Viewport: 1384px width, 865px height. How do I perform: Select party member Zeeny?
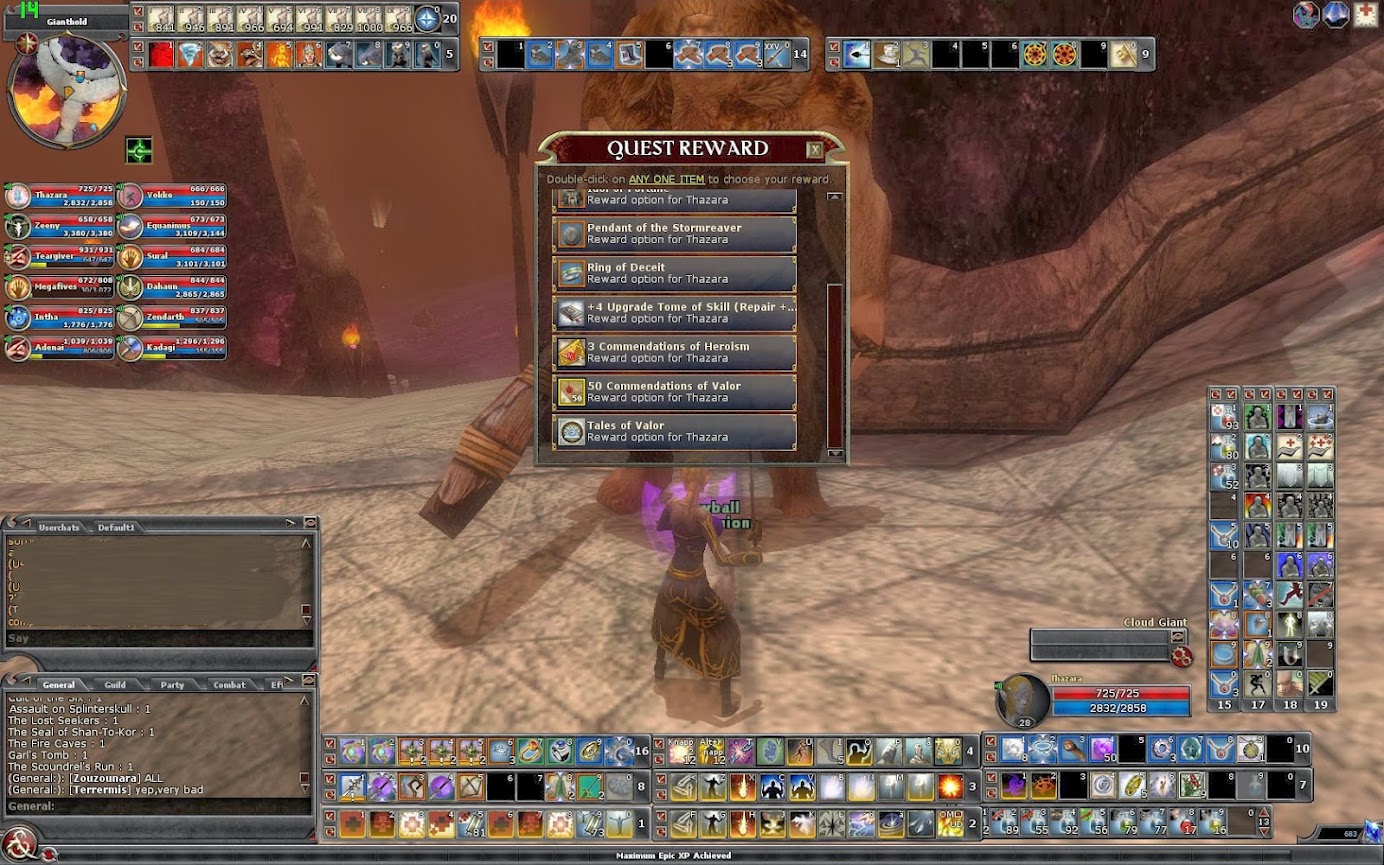(58, 226)
